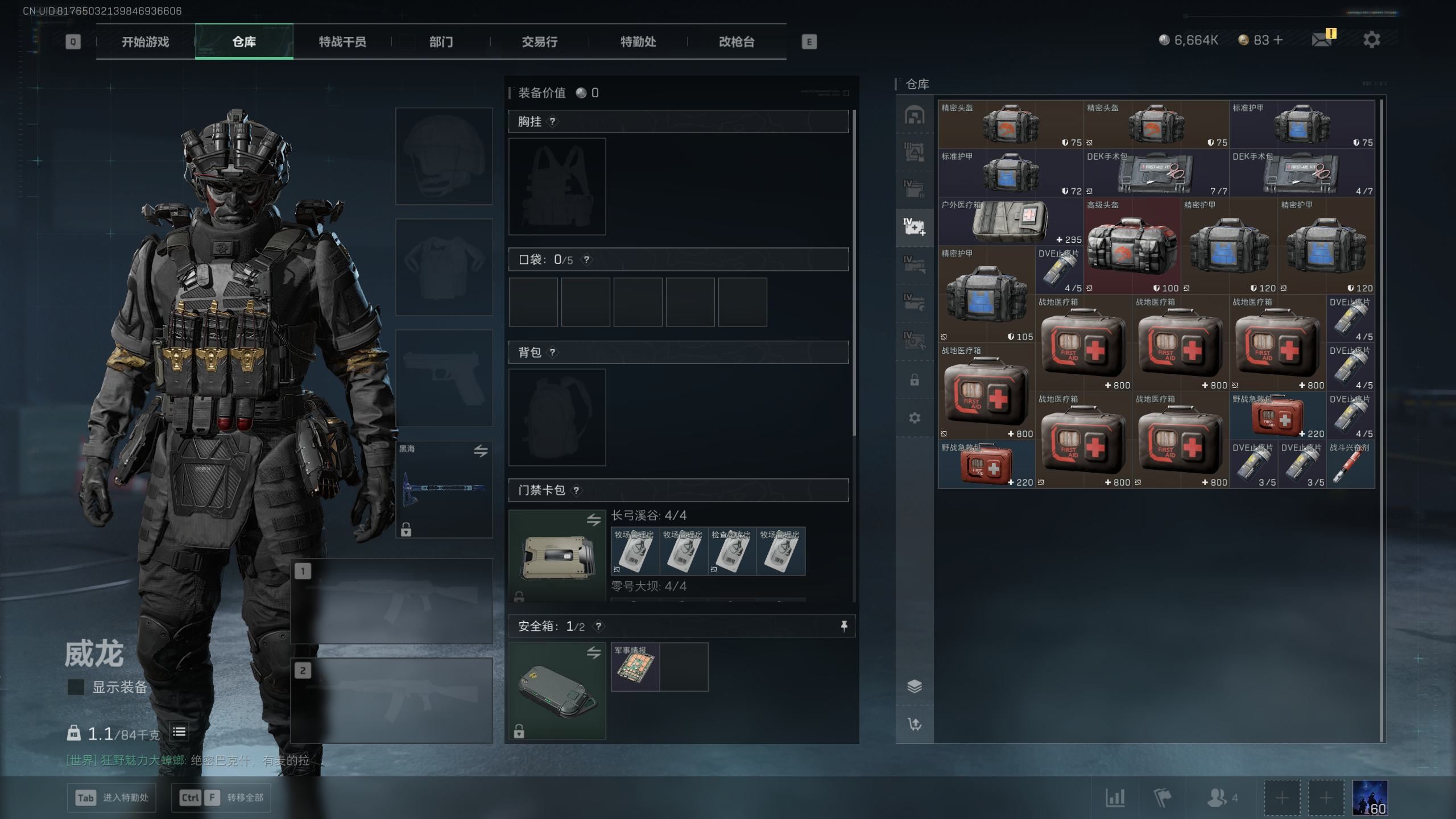Screen dimensions: 1456x819
Task: Select the 军事情报 item in safe box
Action: pyautogui.click(x=635, y=667)
